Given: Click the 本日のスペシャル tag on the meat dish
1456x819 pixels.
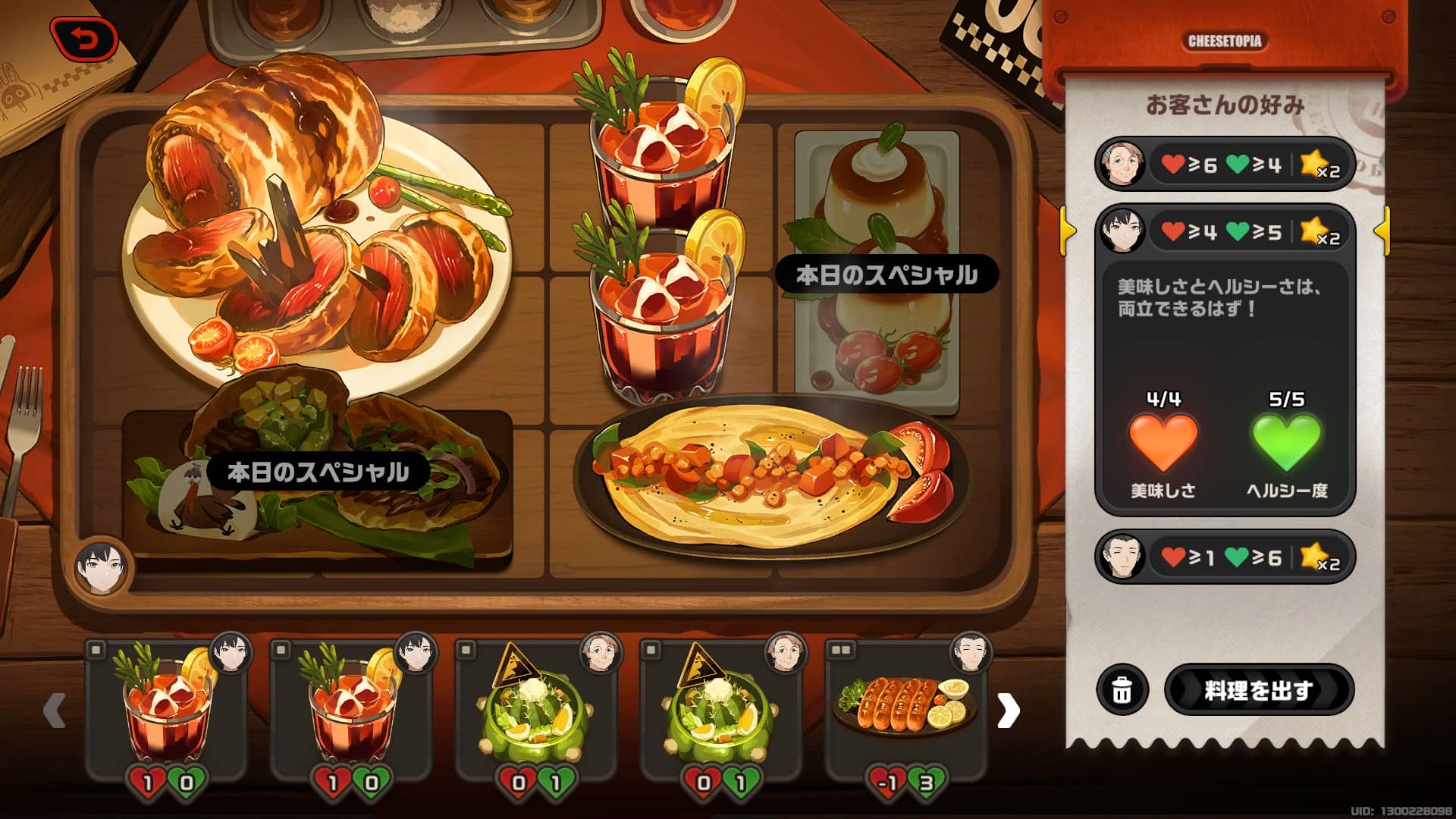Looking at the screenshot, I should (x=315, y=471).
